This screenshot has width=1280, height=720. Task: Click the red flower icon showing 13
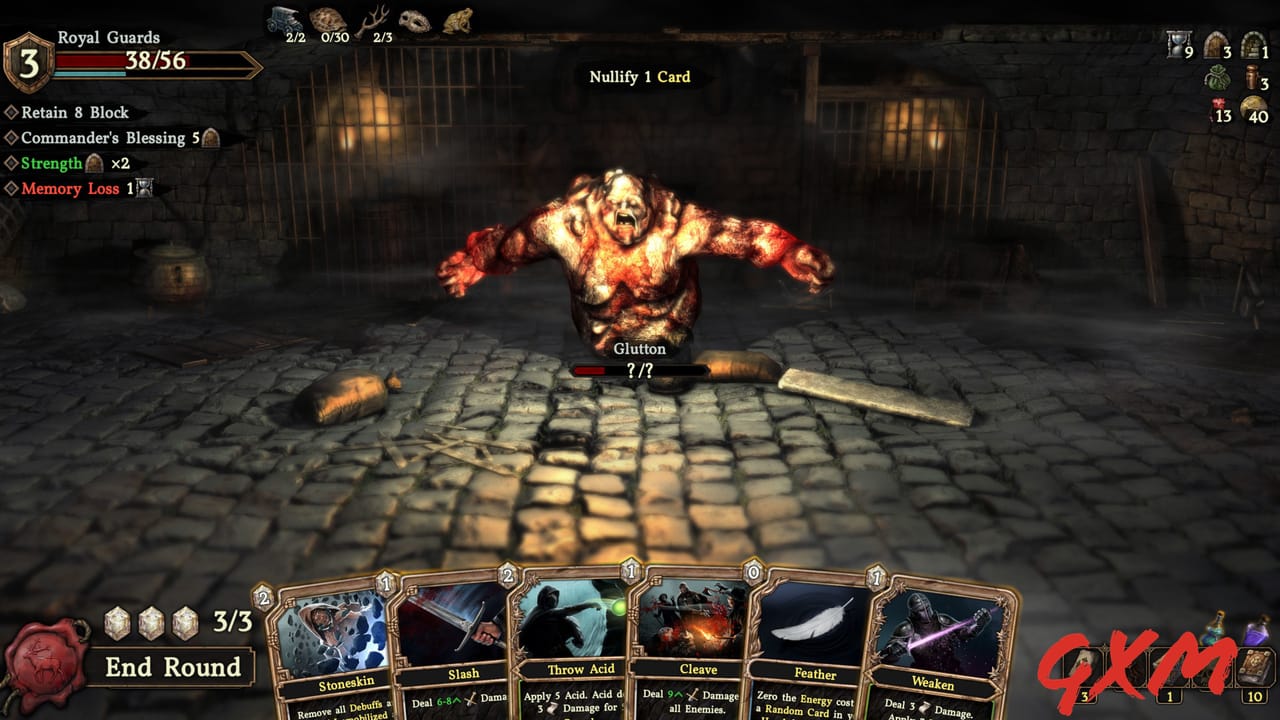[x=1219, y=108]
